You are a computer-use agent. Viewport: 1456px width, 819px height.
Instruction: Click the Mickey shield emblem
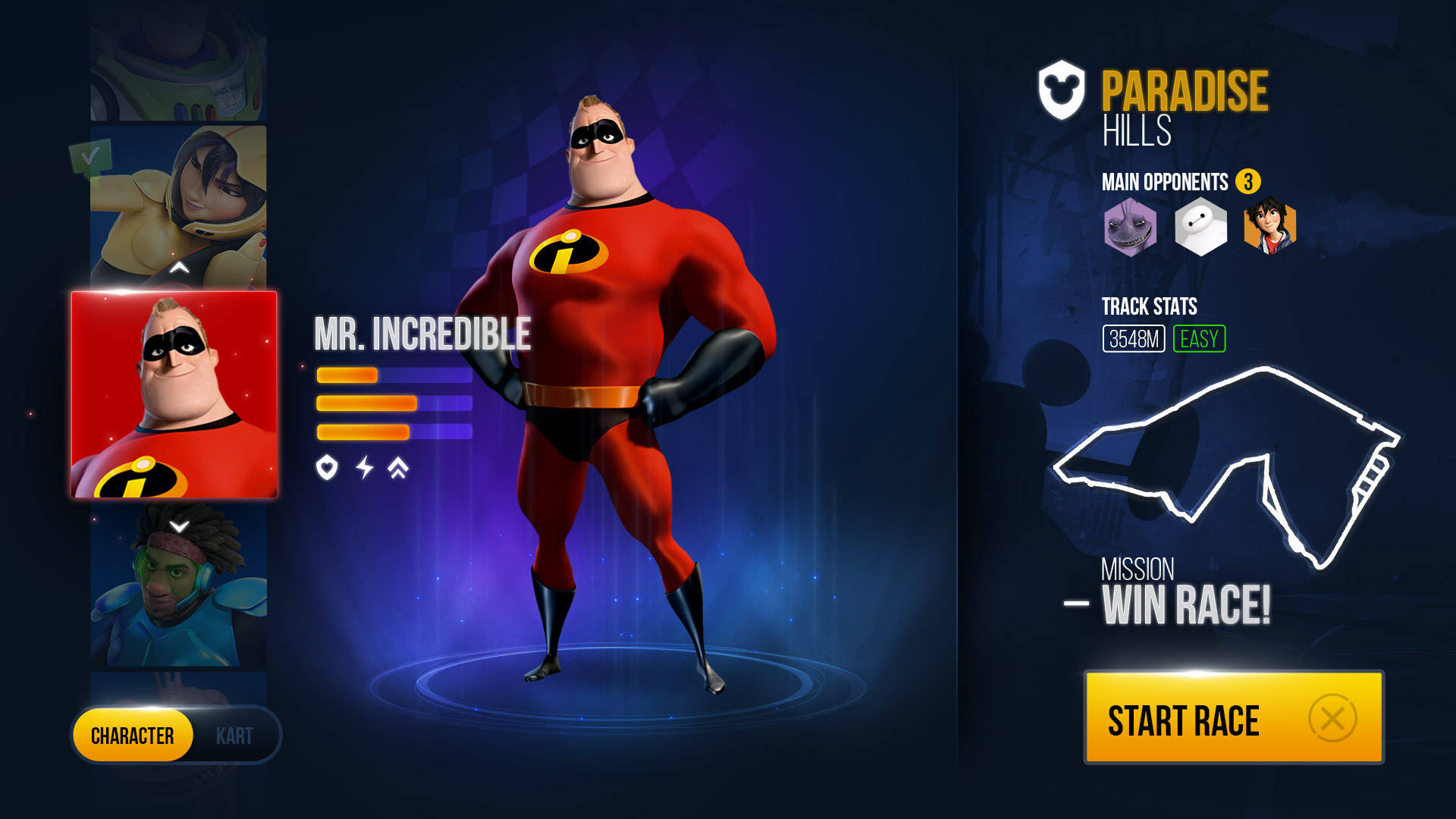coord(1062,90)
